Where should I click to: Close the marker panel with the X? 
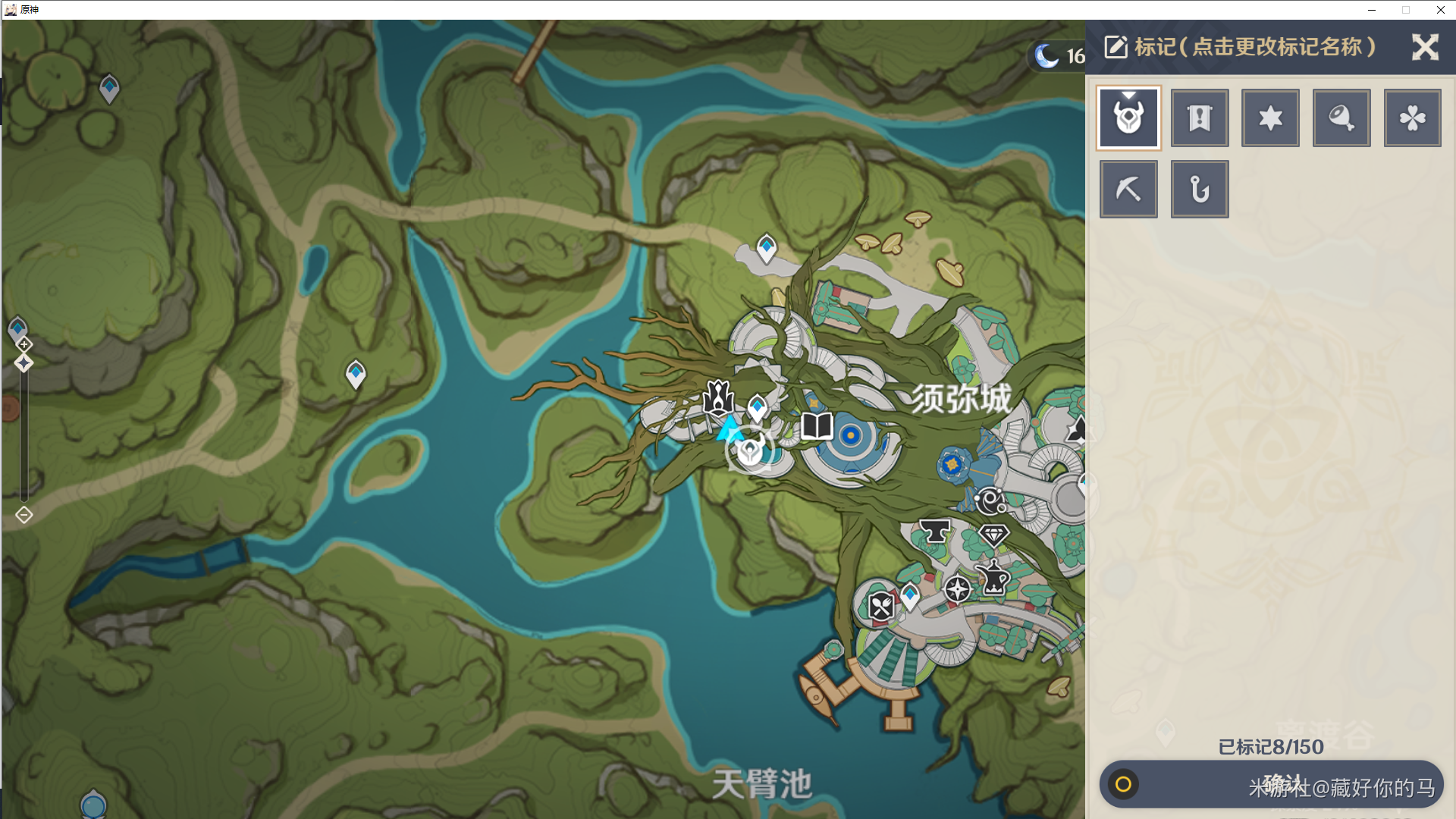click(1425, 47)
